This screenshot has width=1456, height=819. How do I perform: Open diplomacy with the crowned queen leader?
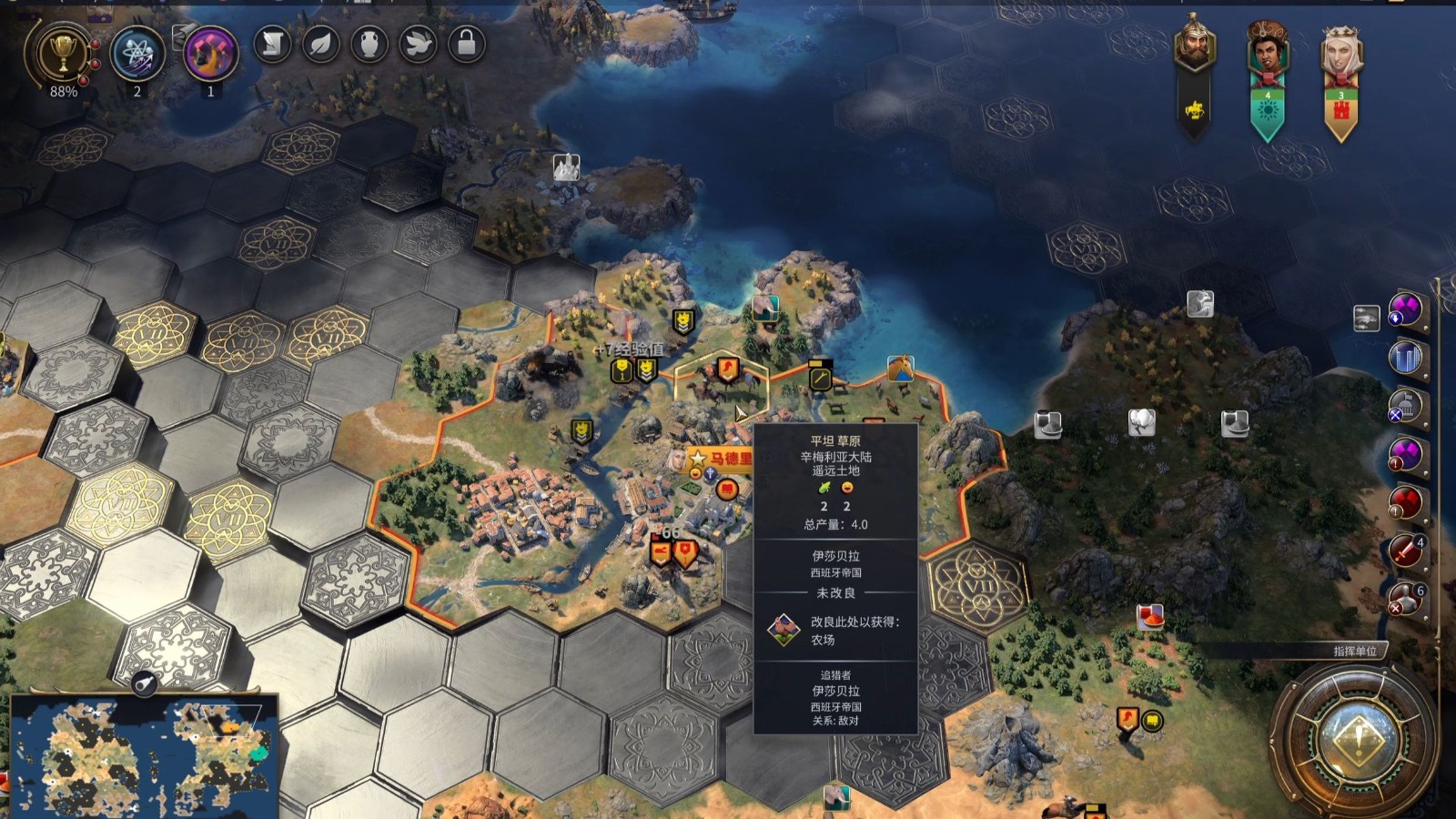click(x=1340, y=50)
